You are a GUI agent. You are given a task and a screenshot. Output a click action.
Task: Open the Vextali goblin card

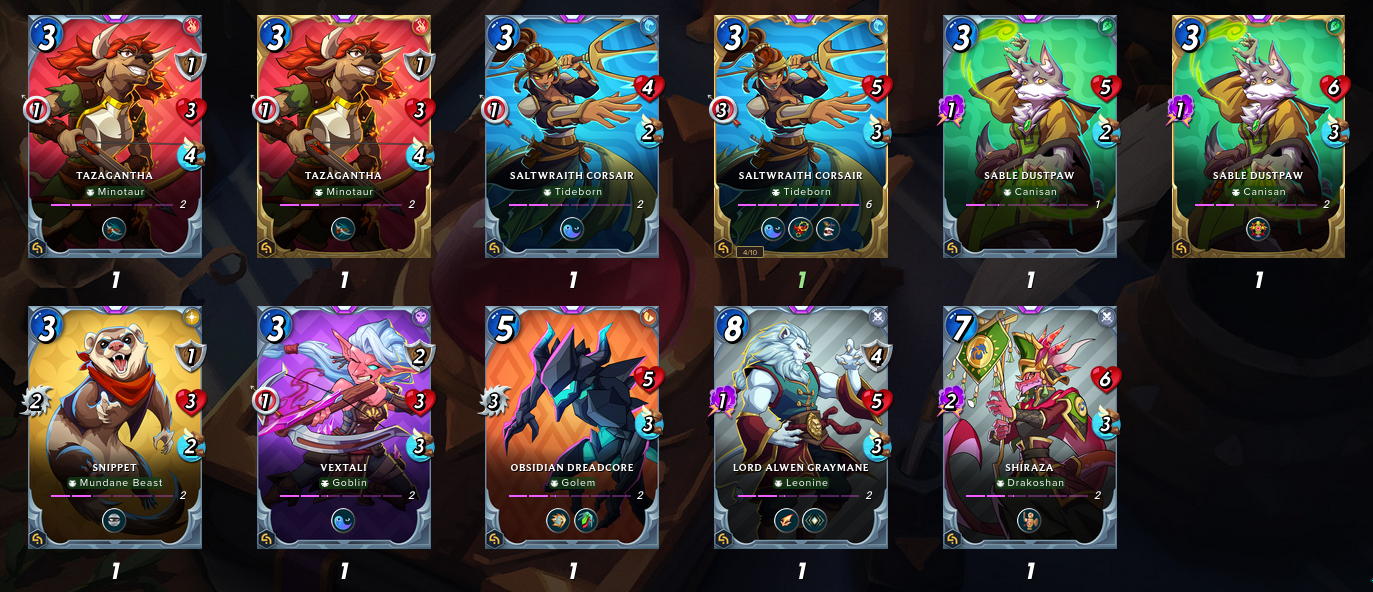point(344,427)
